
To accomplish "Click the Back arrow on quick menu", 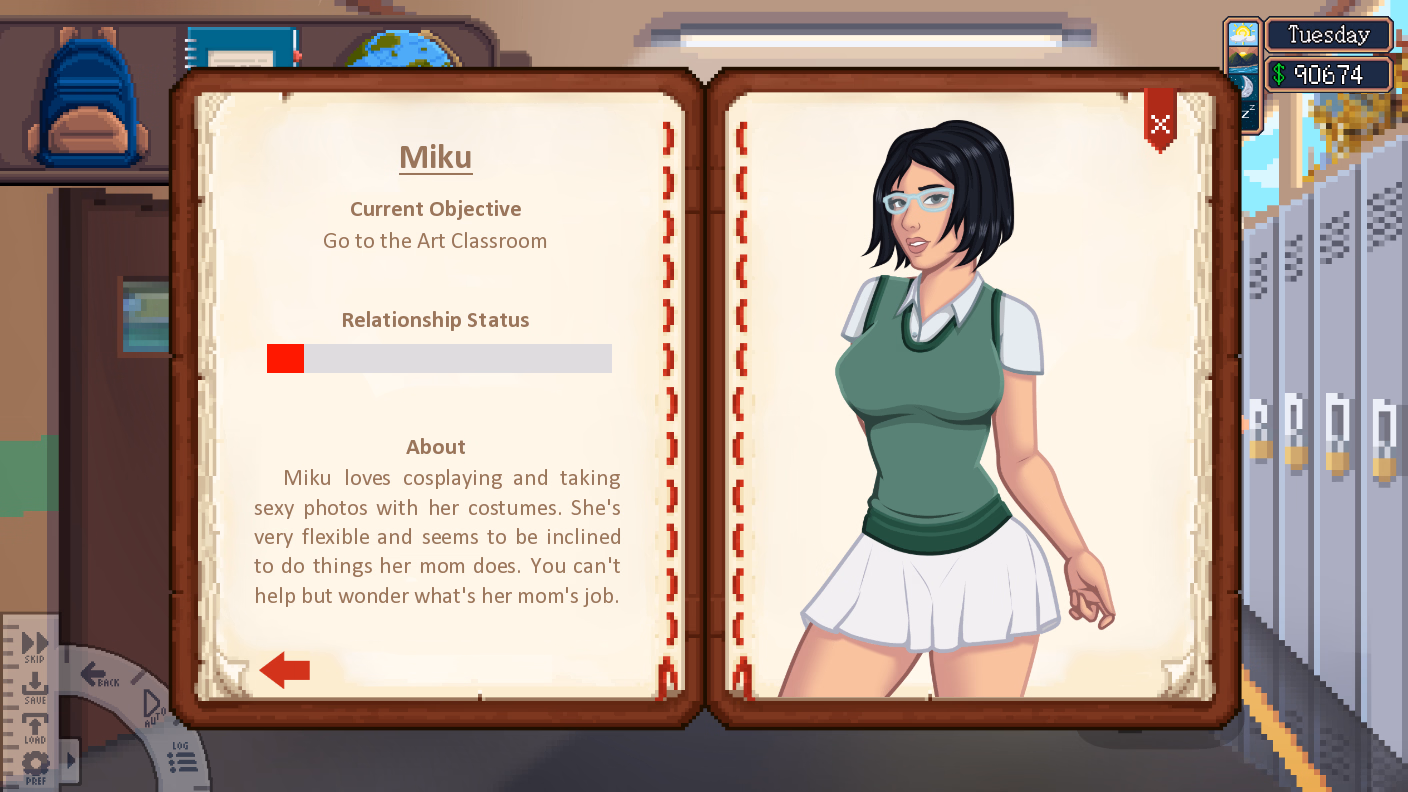I will coord(98,676).
